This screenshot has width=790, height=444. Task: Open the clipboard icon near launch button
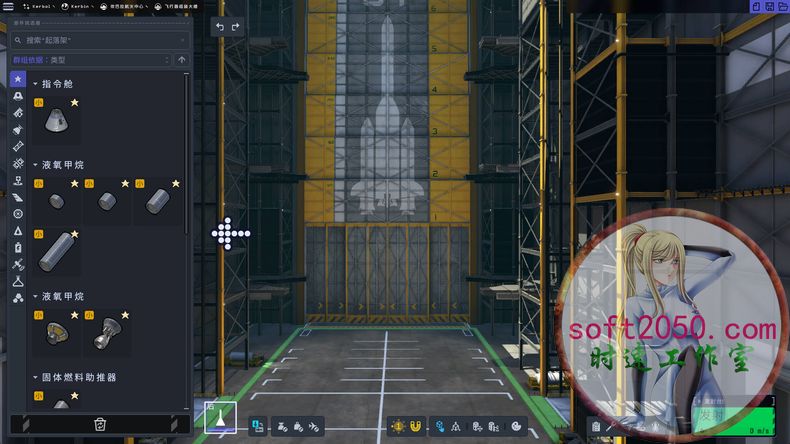coord(596,426)
